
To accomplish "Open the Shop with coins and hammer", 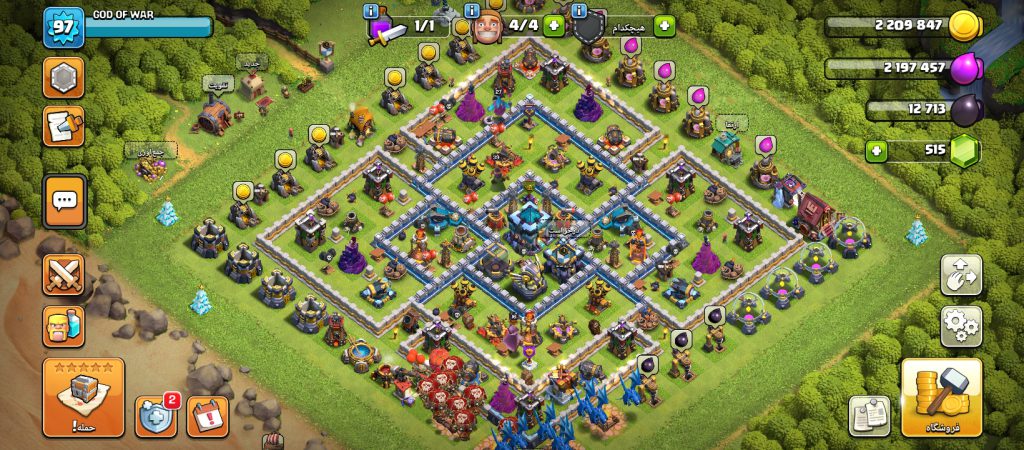I will point(941,397).
